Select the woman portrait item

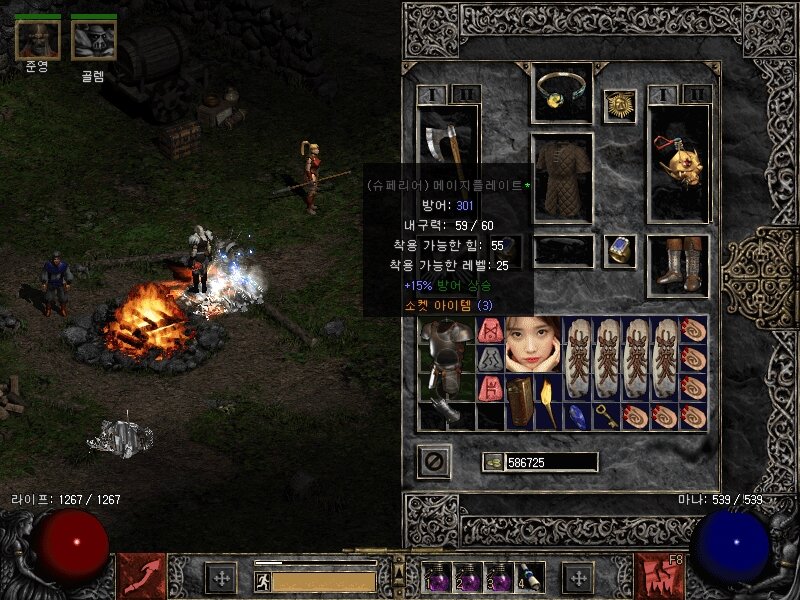[x=532, y=344]
